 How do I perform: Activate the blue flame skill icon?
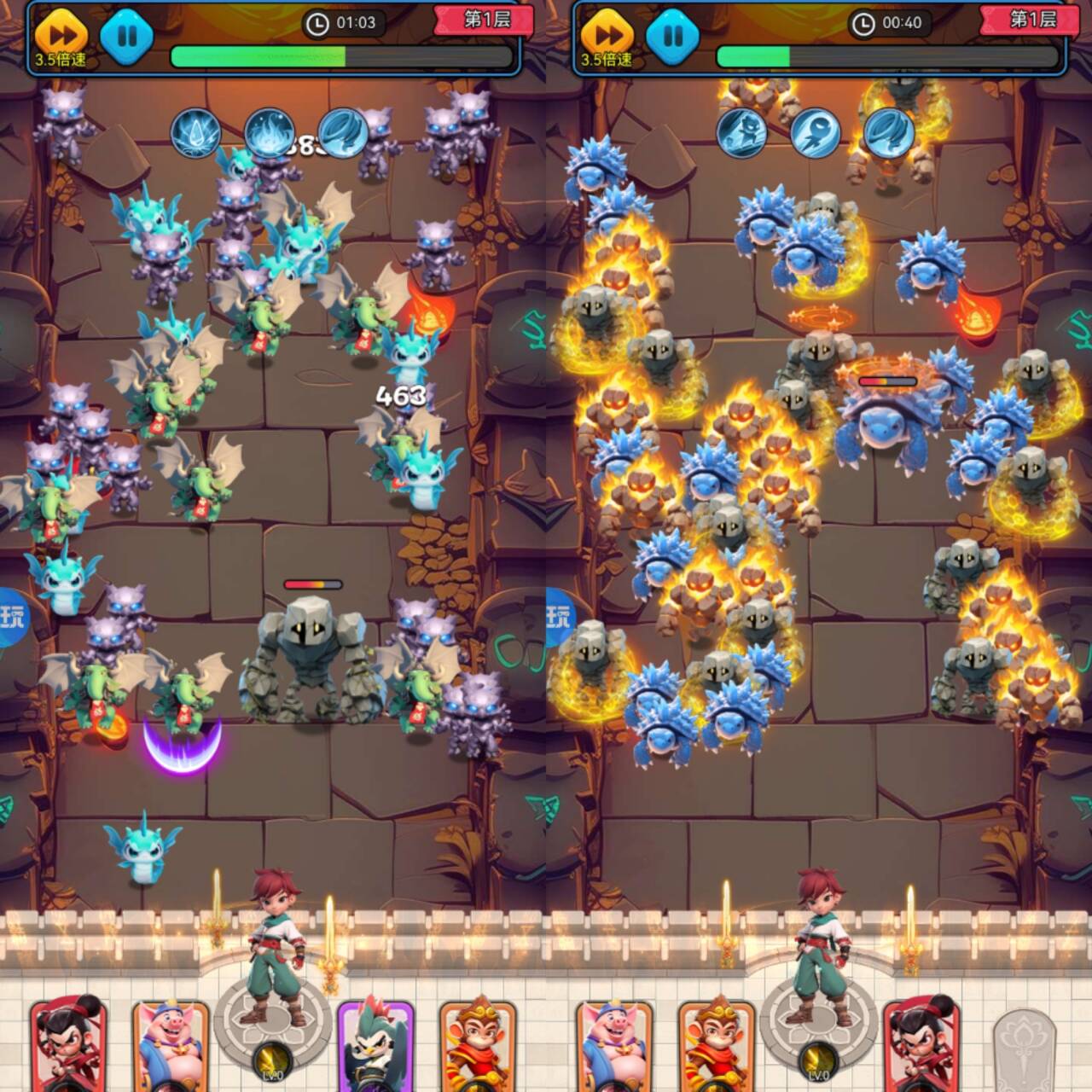270,133
